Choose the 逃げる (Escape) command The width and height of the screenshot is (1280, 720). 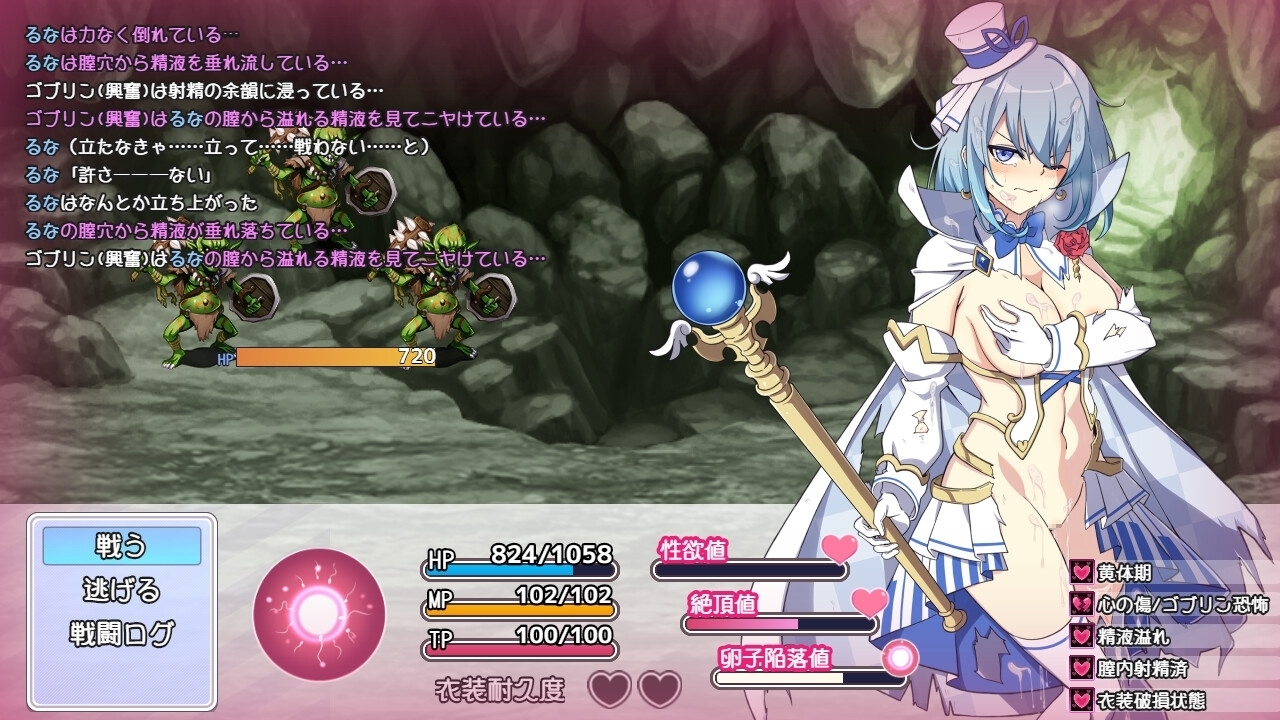(x=121, y=590)
